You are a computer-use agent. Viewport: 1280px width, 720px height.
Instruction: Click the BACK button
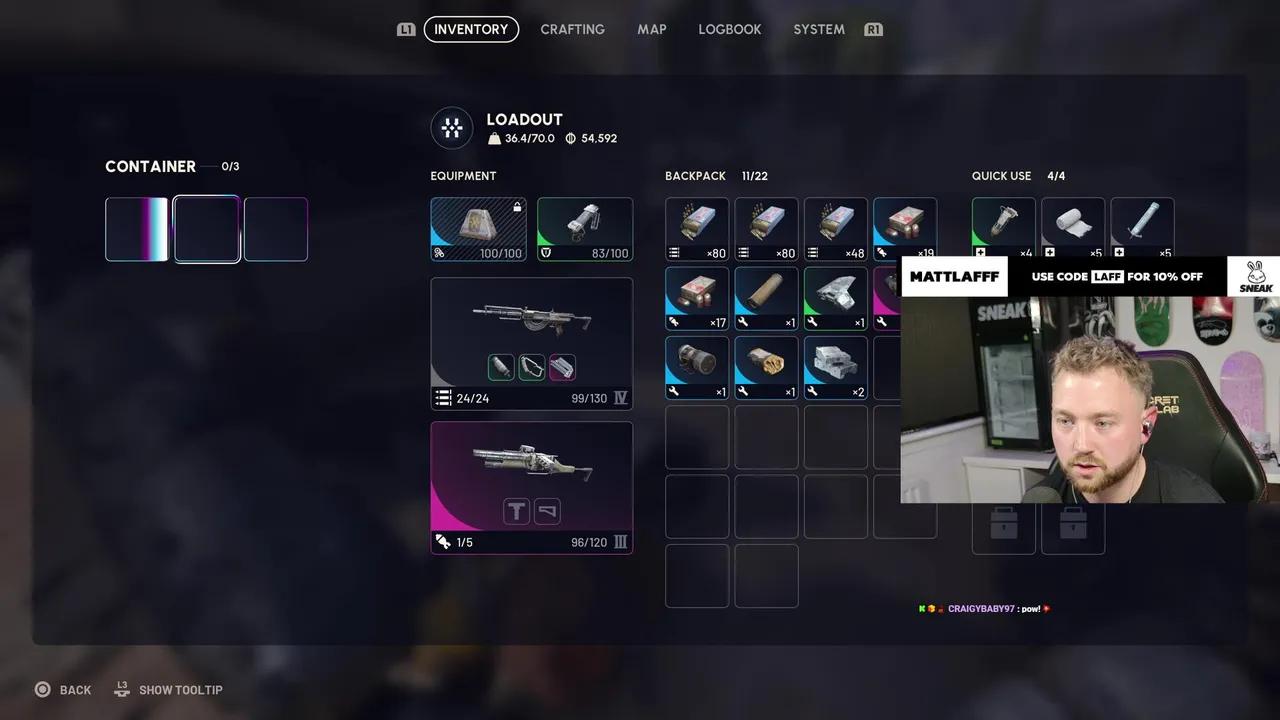(x=62, y=689)
